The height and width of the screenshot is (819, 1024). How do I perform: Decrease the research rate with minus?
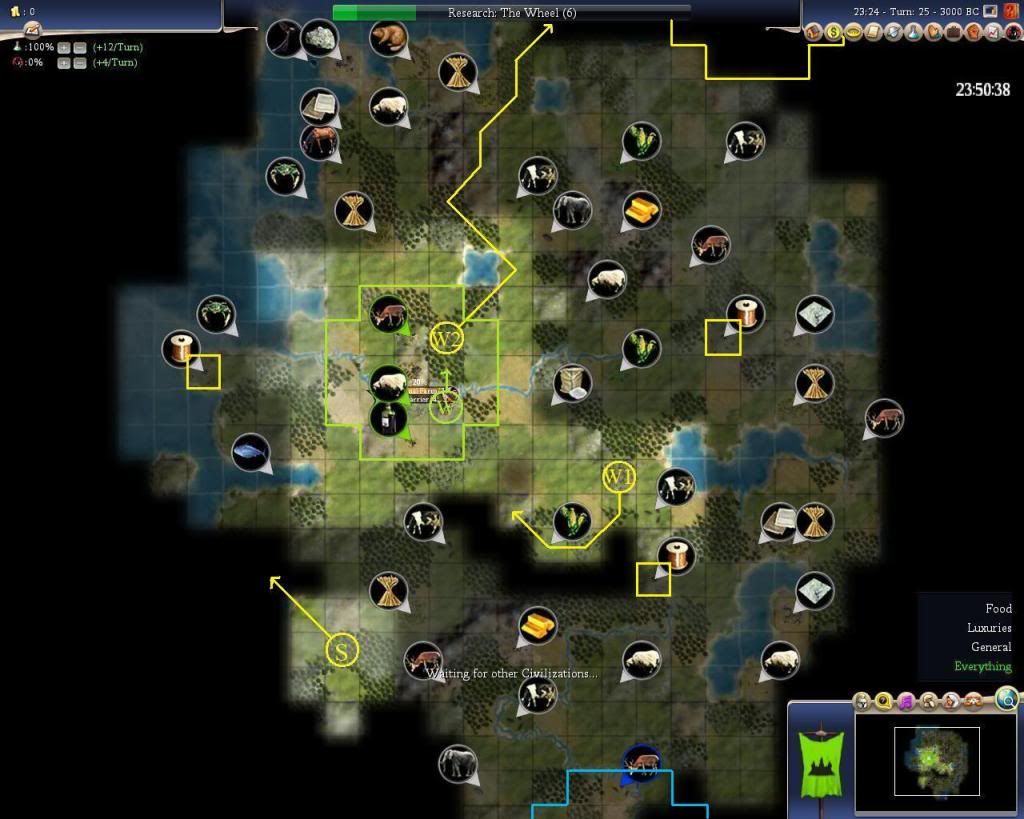click(80, 48)
